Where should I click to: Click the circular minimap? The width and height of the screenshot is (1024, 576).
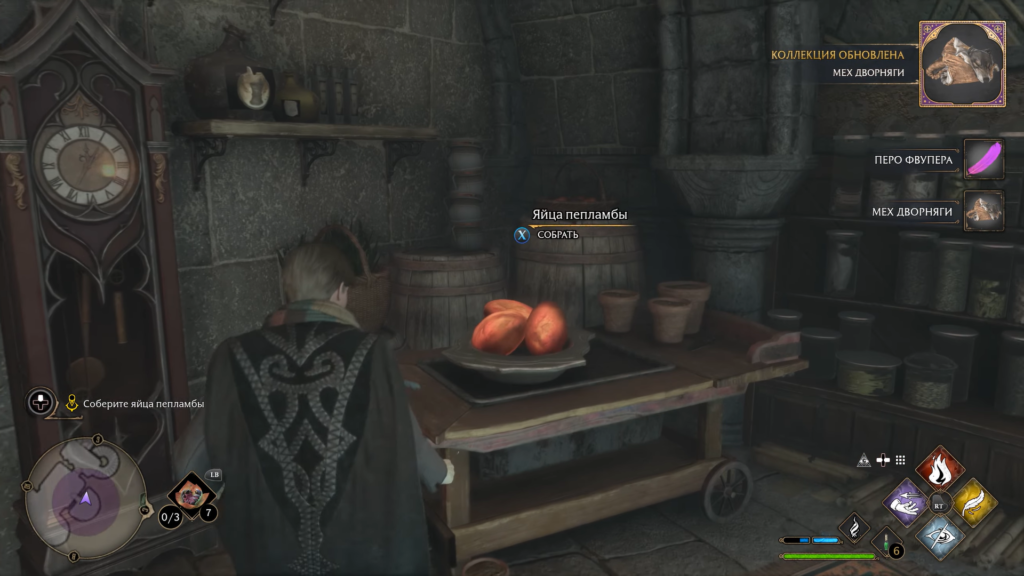pyautogui.click(x=86, y=497)
